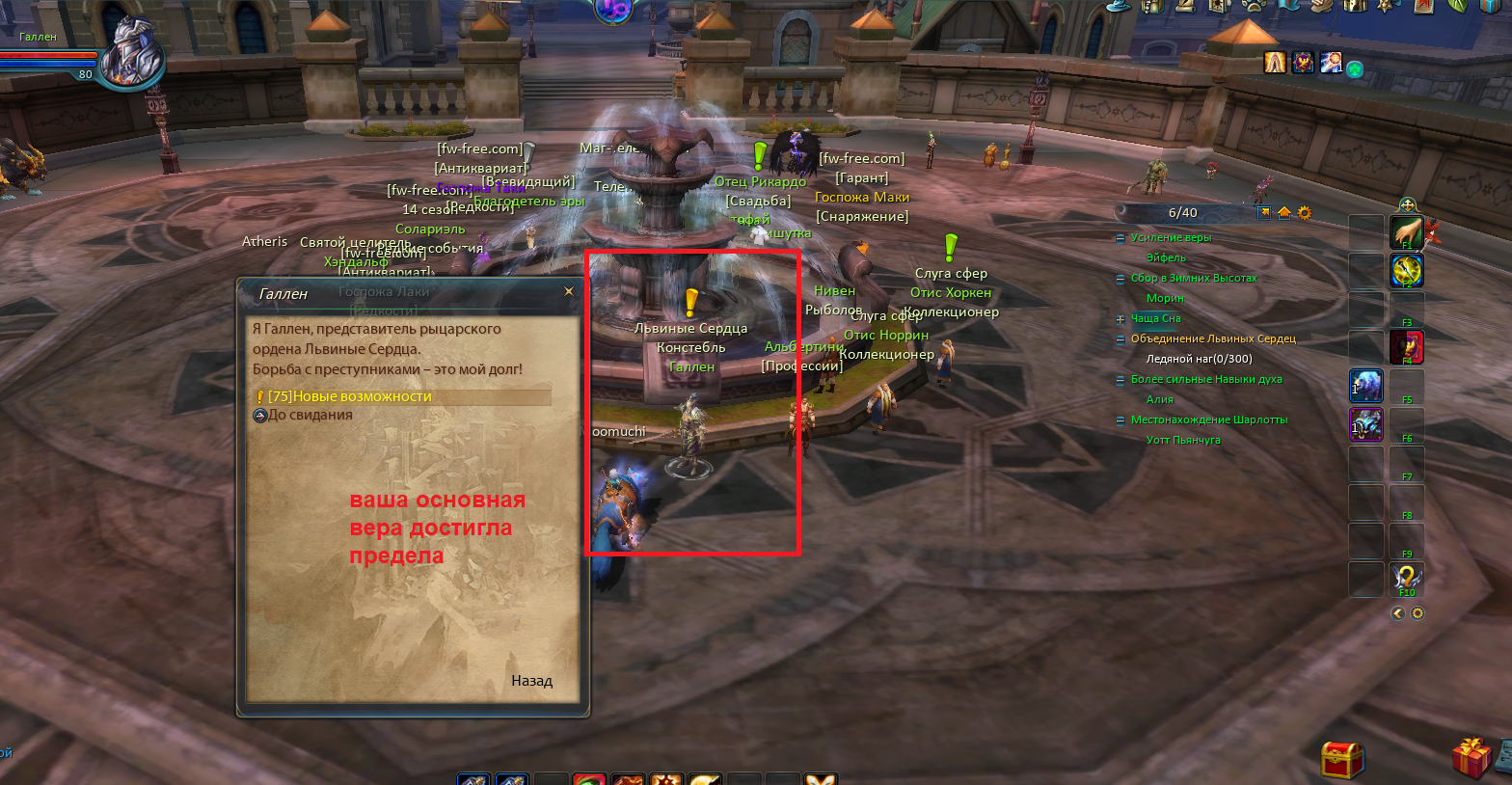The height and width of the screenshot is (785, 1512).
Task: Close the Галлен dialogue window
Action: (x=569, y=291)
